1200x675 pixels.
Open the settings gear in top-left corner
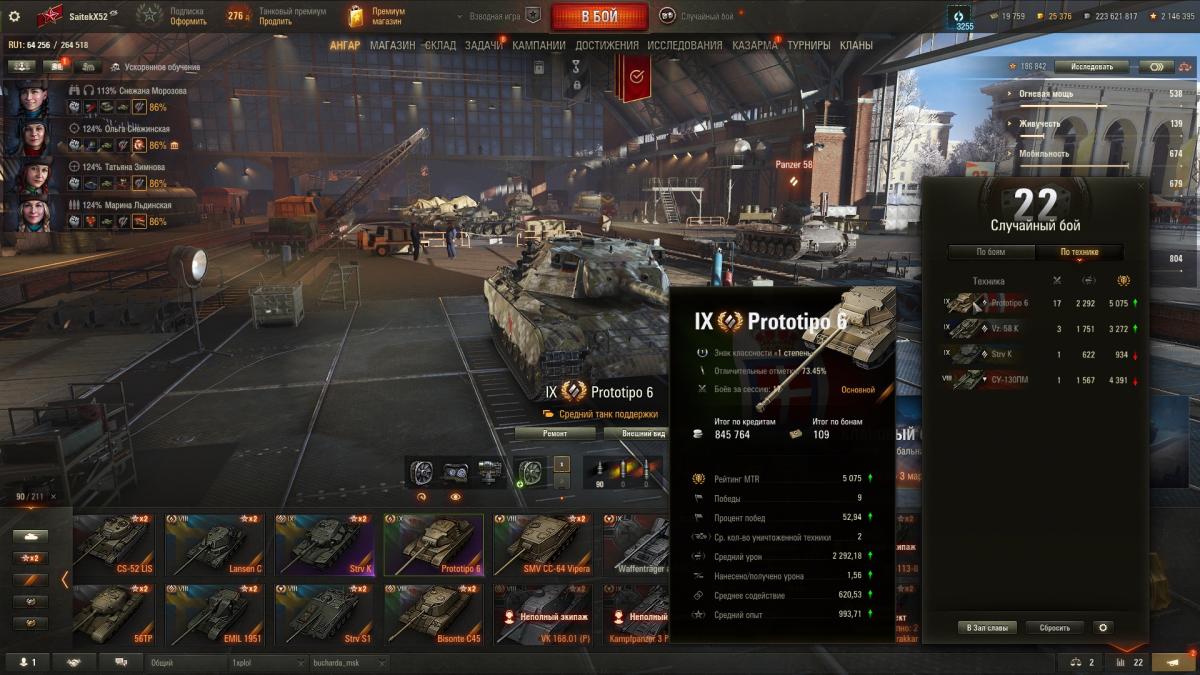pyautogui.click(x=14, y=16)
